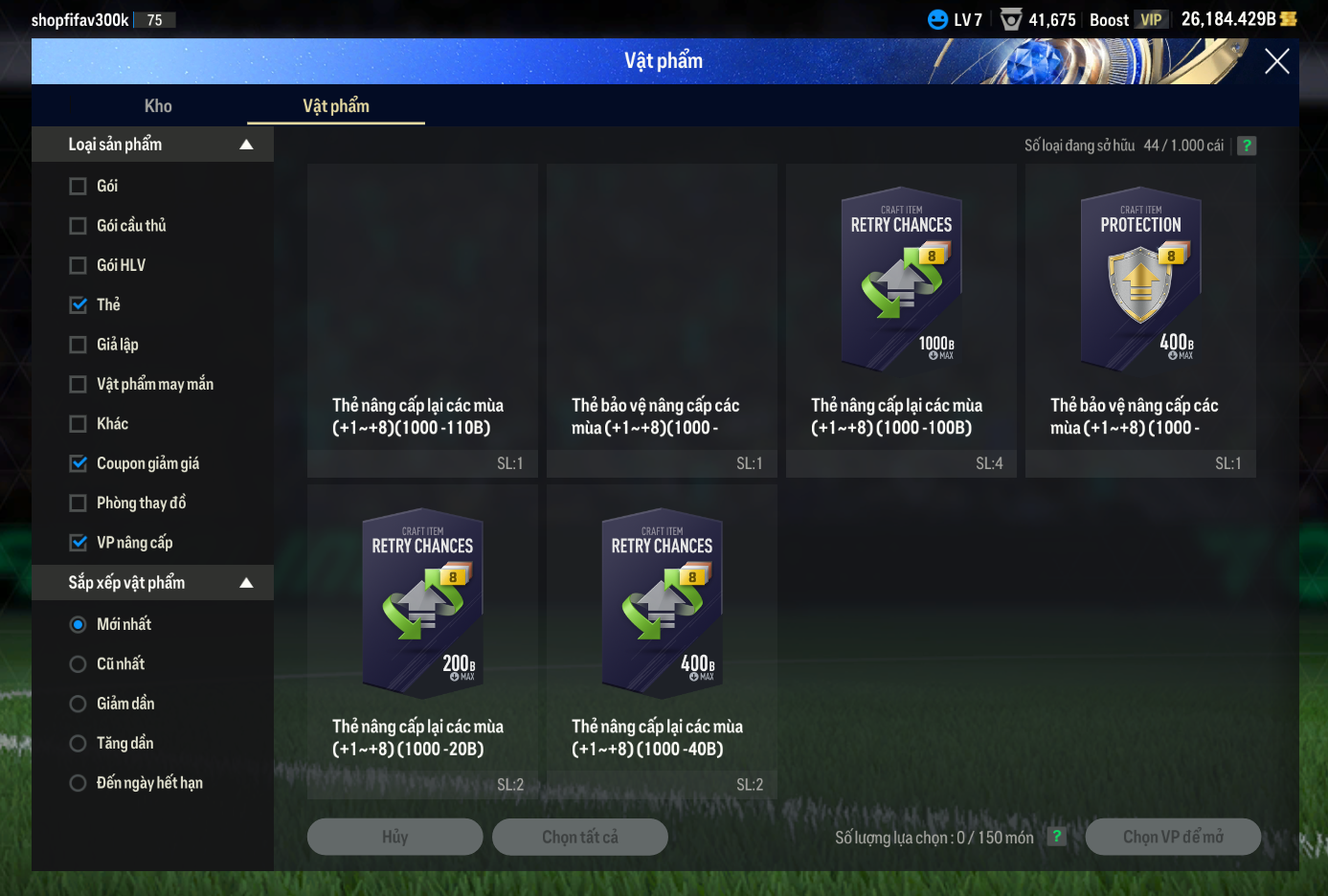Switch to the Kho tab
The width and height of the screenshot is (1328, 896).
[158, 106]
